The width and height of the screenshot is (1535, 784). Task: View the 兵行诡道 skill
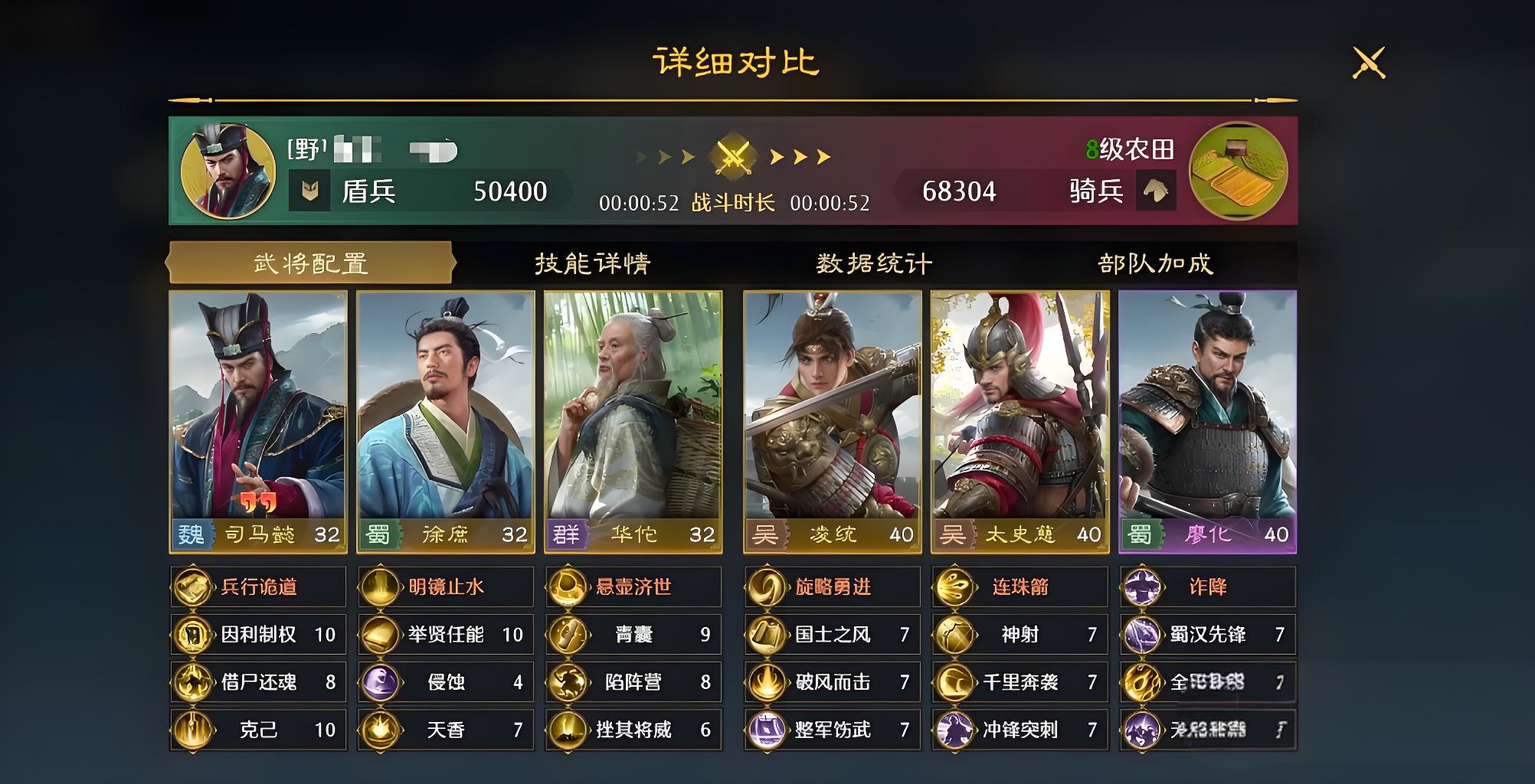click(258, 587)
